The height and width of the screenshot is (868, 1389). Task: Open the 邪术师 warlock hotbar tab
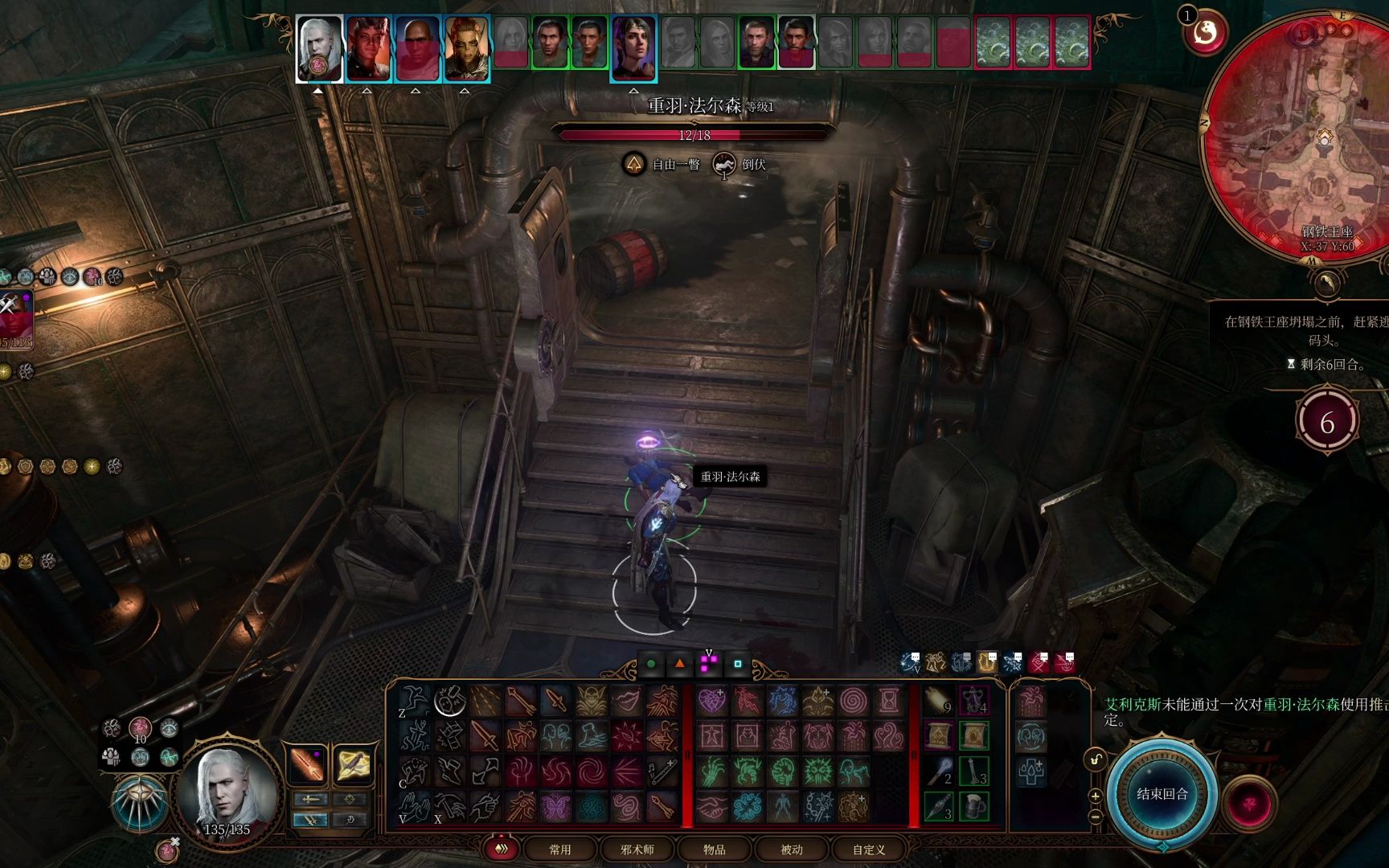click(x=637, y=850)
